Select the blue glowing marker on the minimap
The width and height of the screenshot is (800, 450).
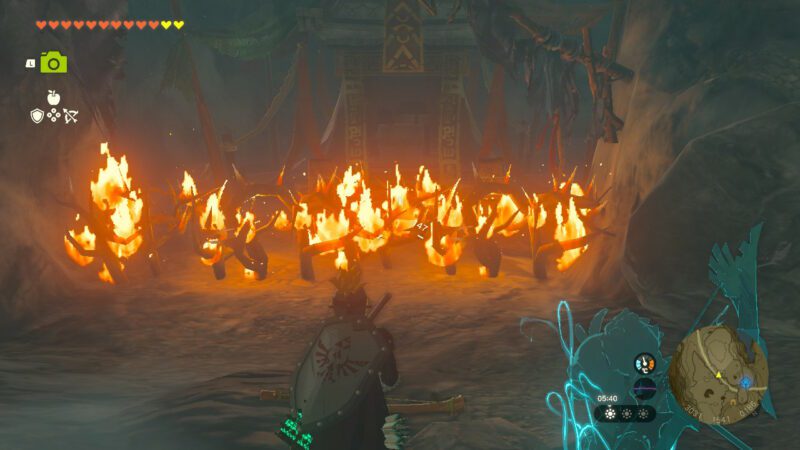[746, 382]
